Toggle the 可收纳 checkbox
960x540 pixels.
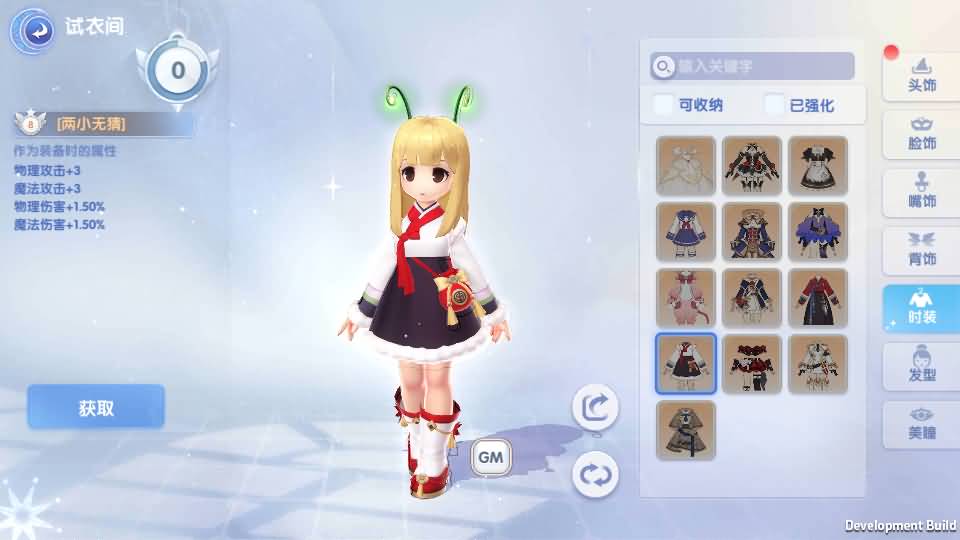coord(664,105)
